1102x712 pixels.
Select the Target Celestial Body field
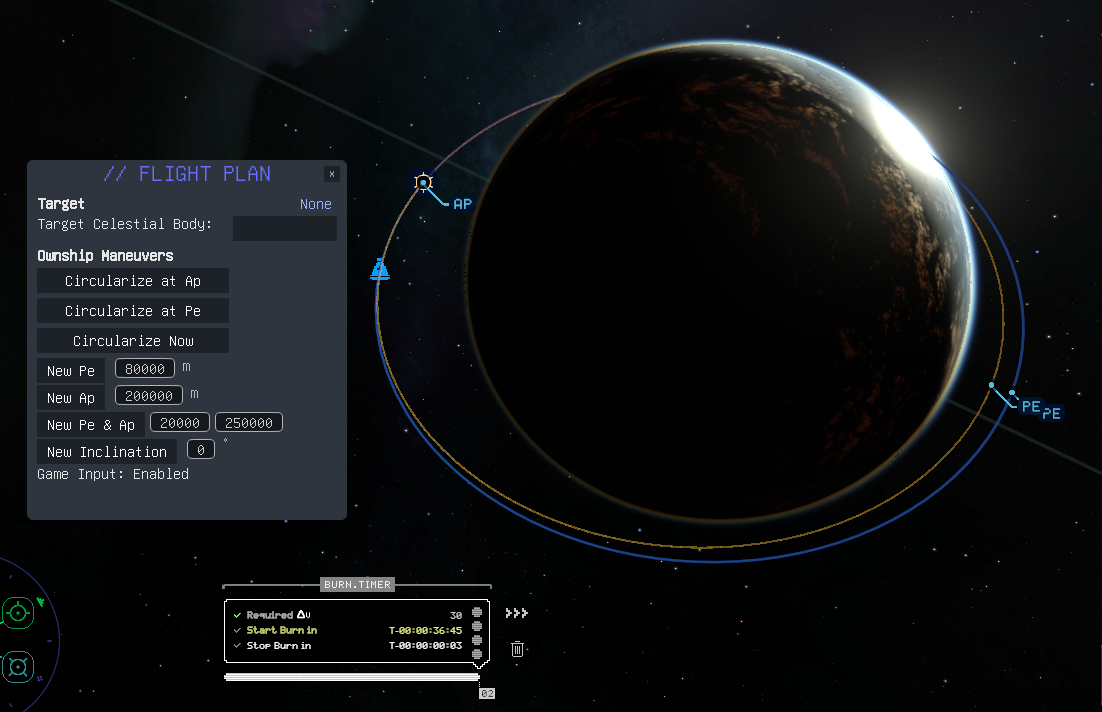(x=284, y=228)
